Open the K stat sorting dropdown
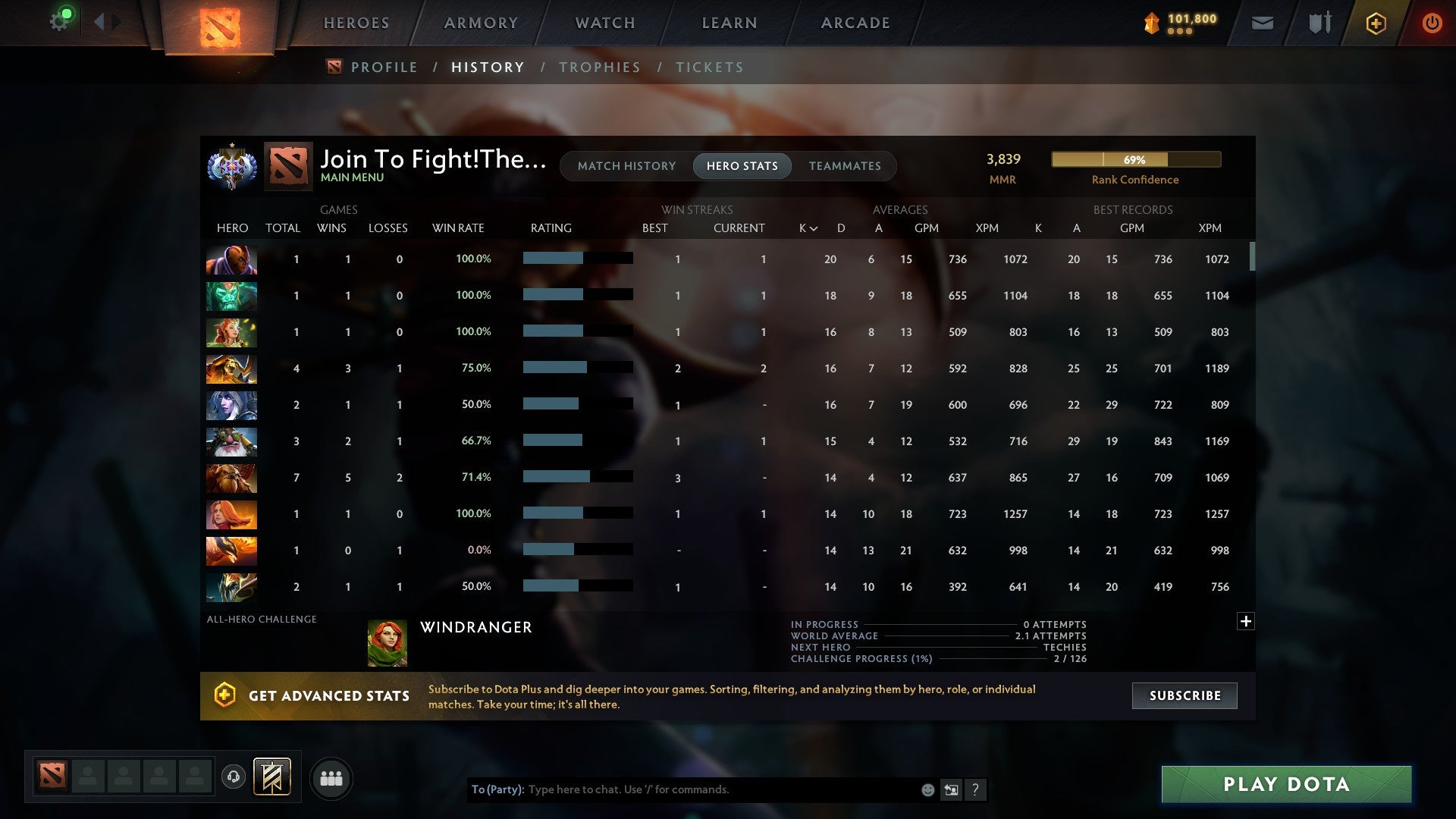1456x819 pixels. point(806,227)
